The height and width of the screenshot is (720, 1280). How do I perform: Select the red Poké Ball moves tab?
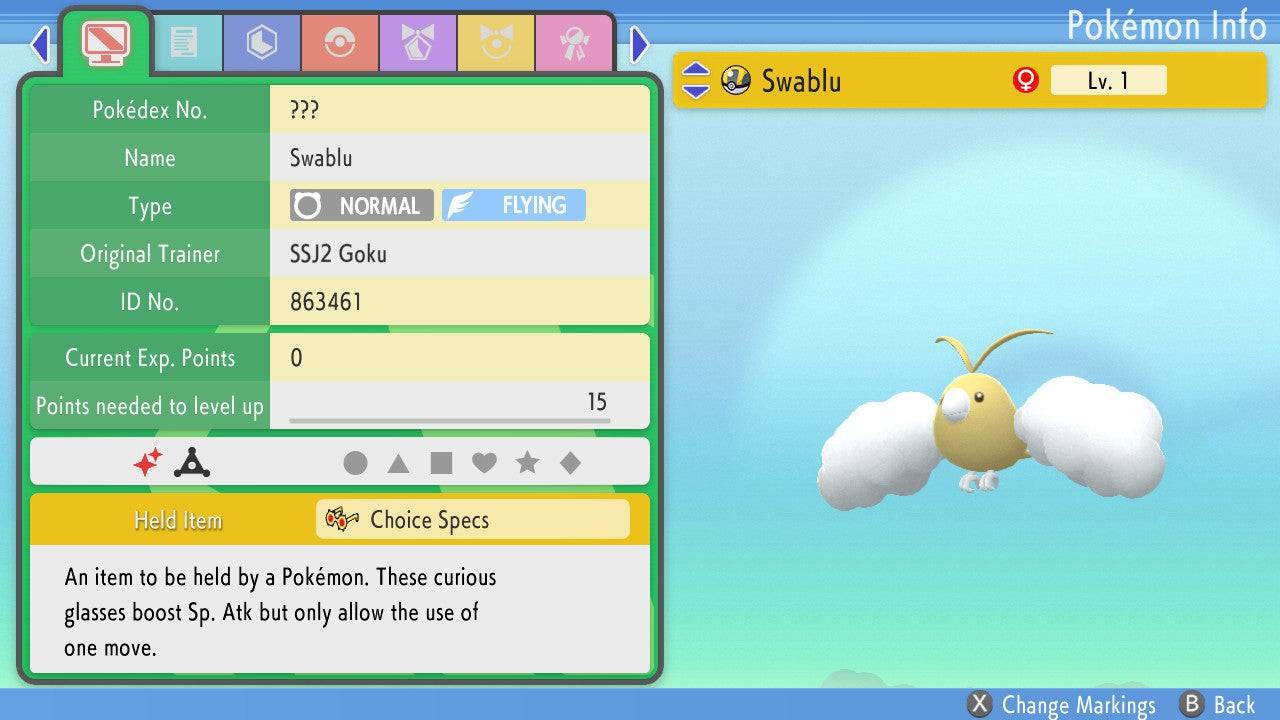(339, 43)
